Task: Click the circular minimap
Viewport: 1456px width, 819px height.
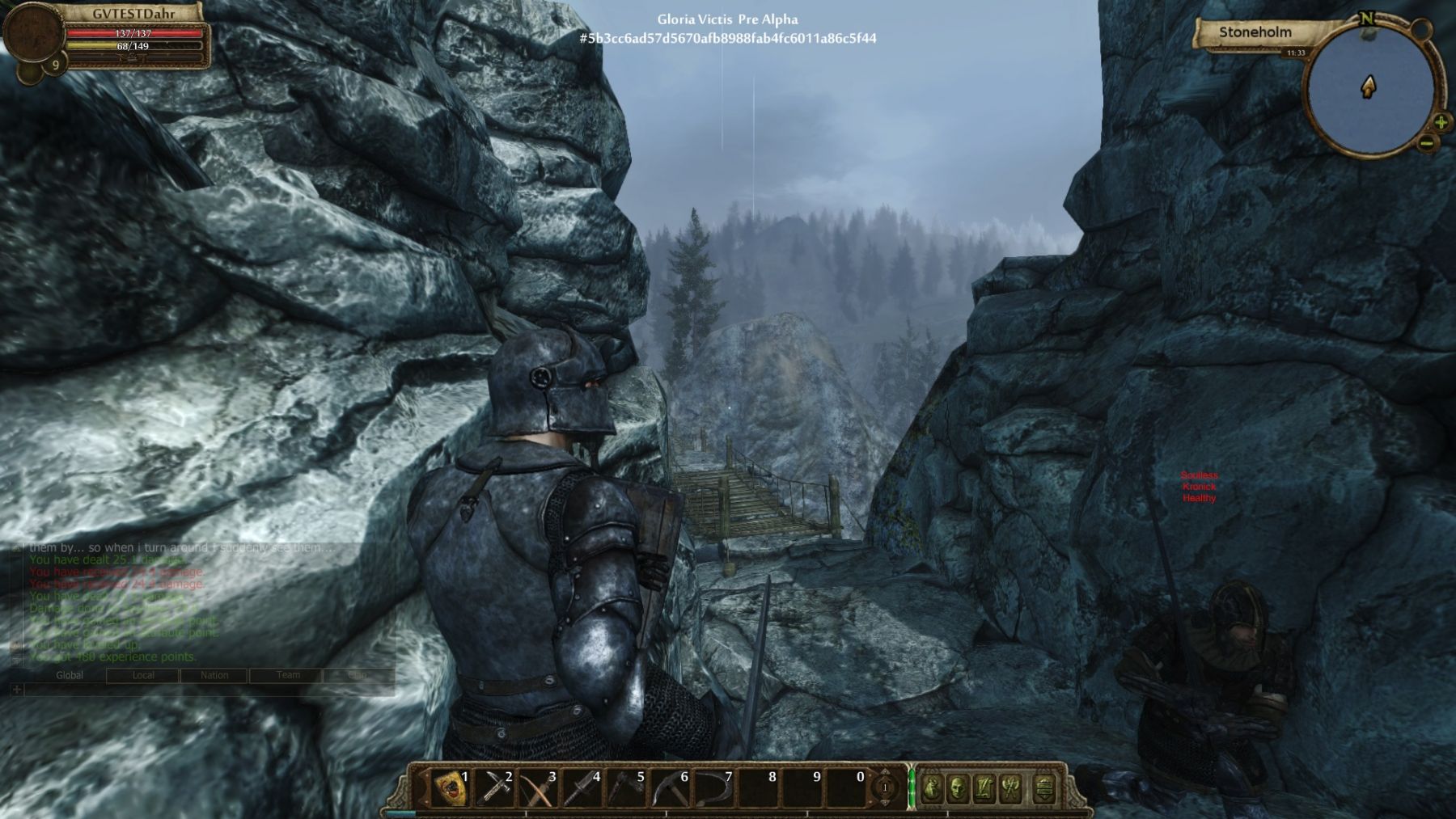Action: 1368,89
